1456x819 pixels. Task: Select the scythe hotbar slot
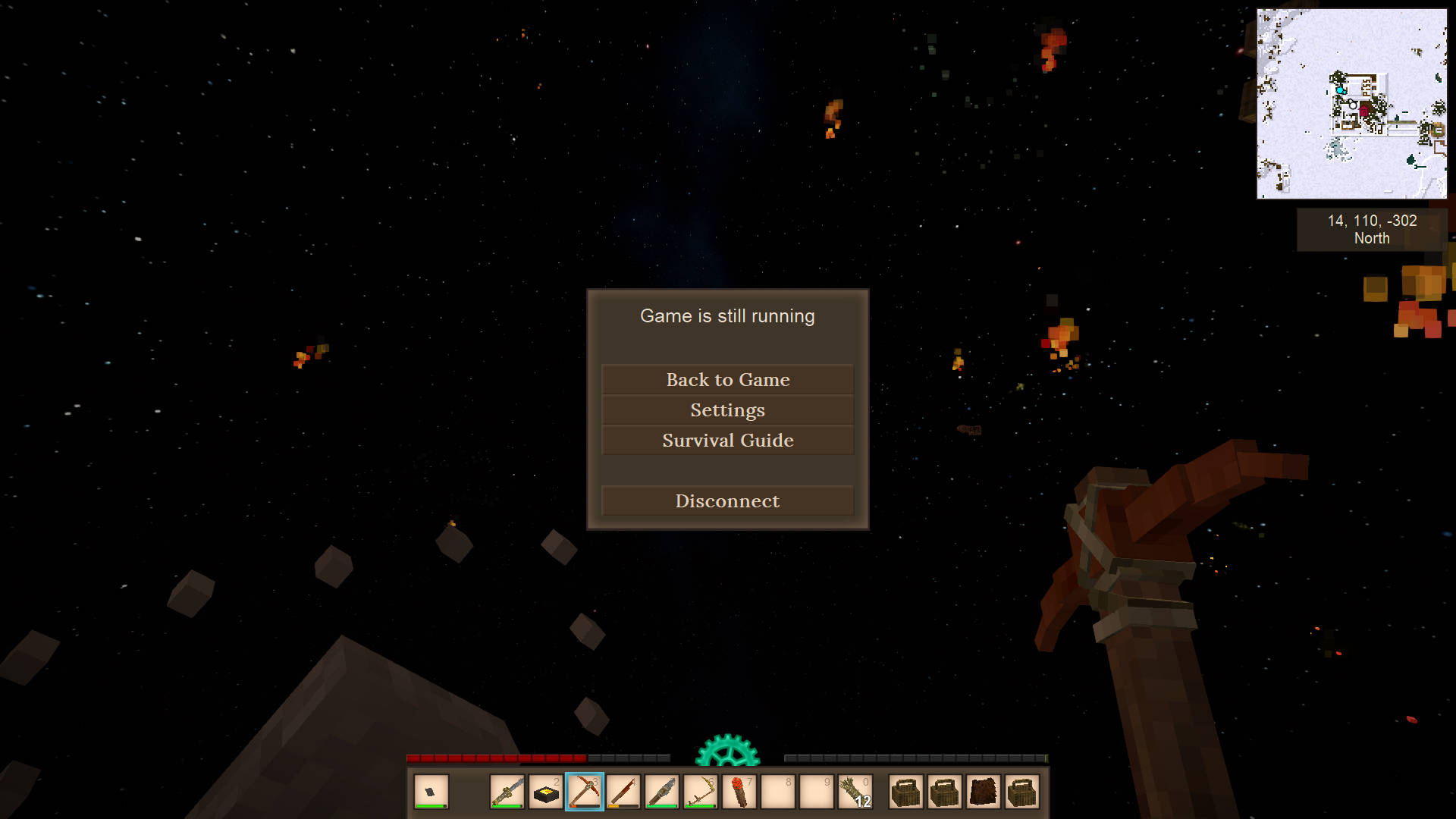coord(701,792)
